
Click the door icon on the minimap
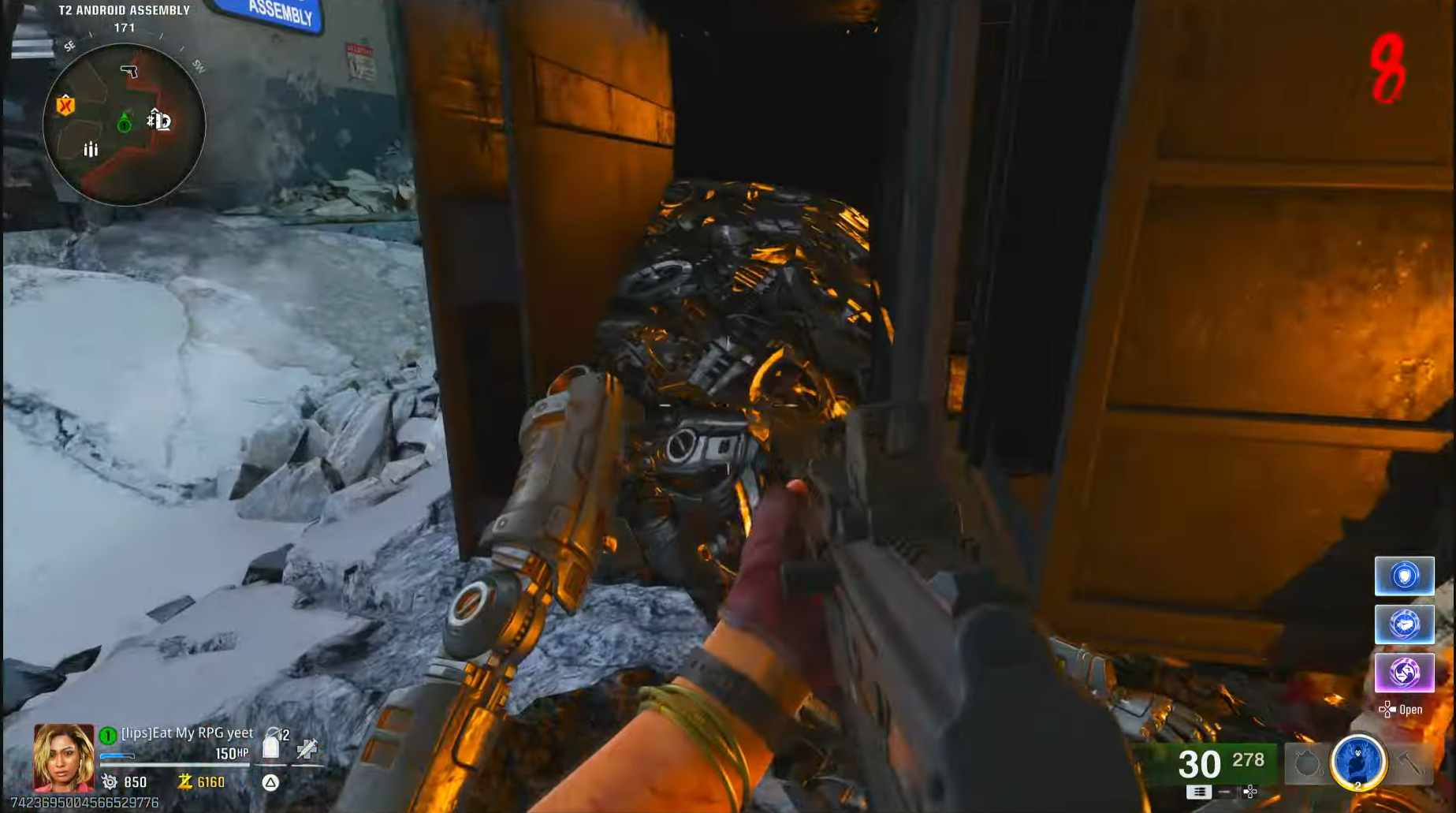pos(158,120)
